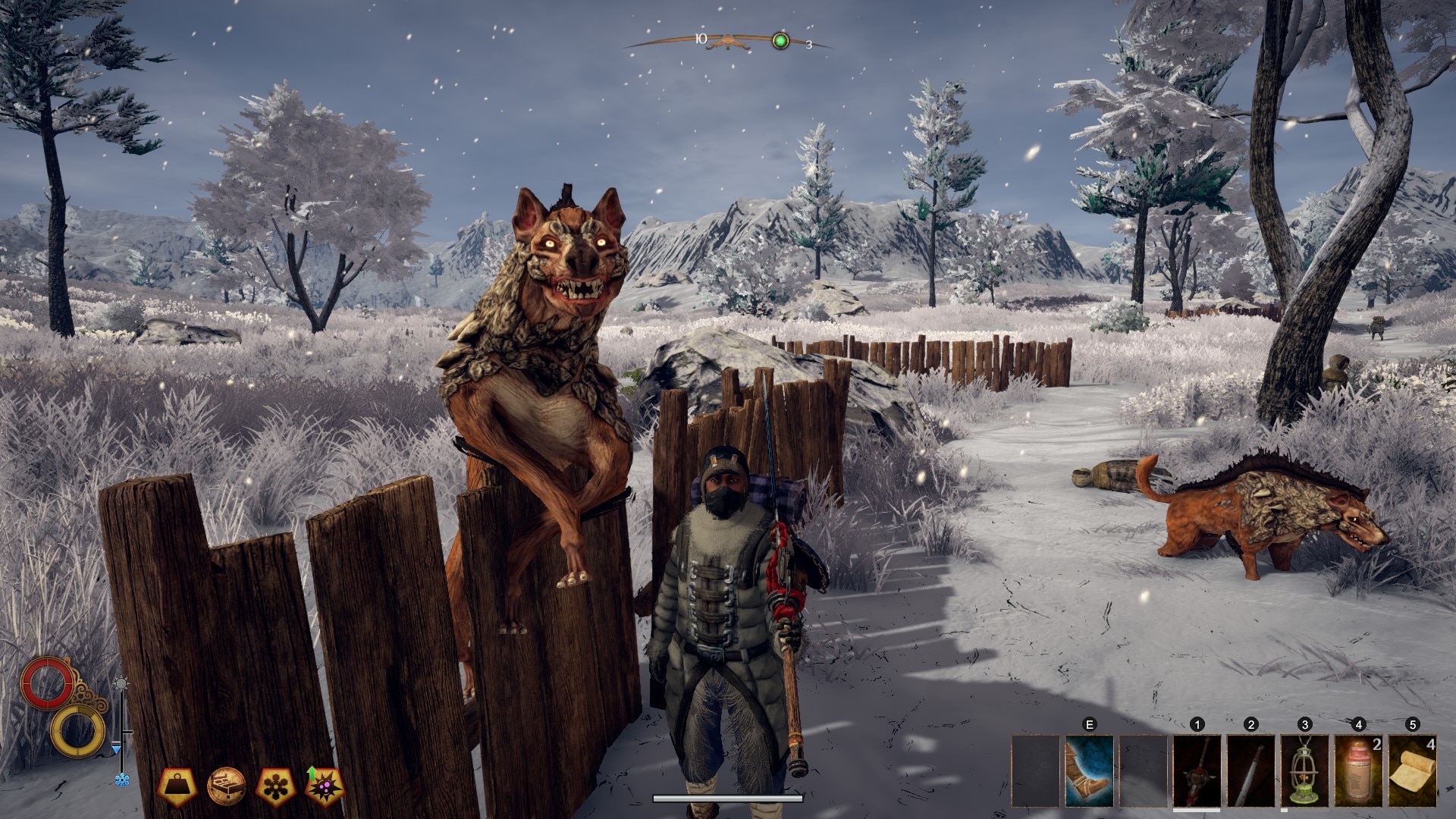Select the paper scroll in slot 5
The width and height of the screenshot is (1456, 819).
pos(1413,770)
